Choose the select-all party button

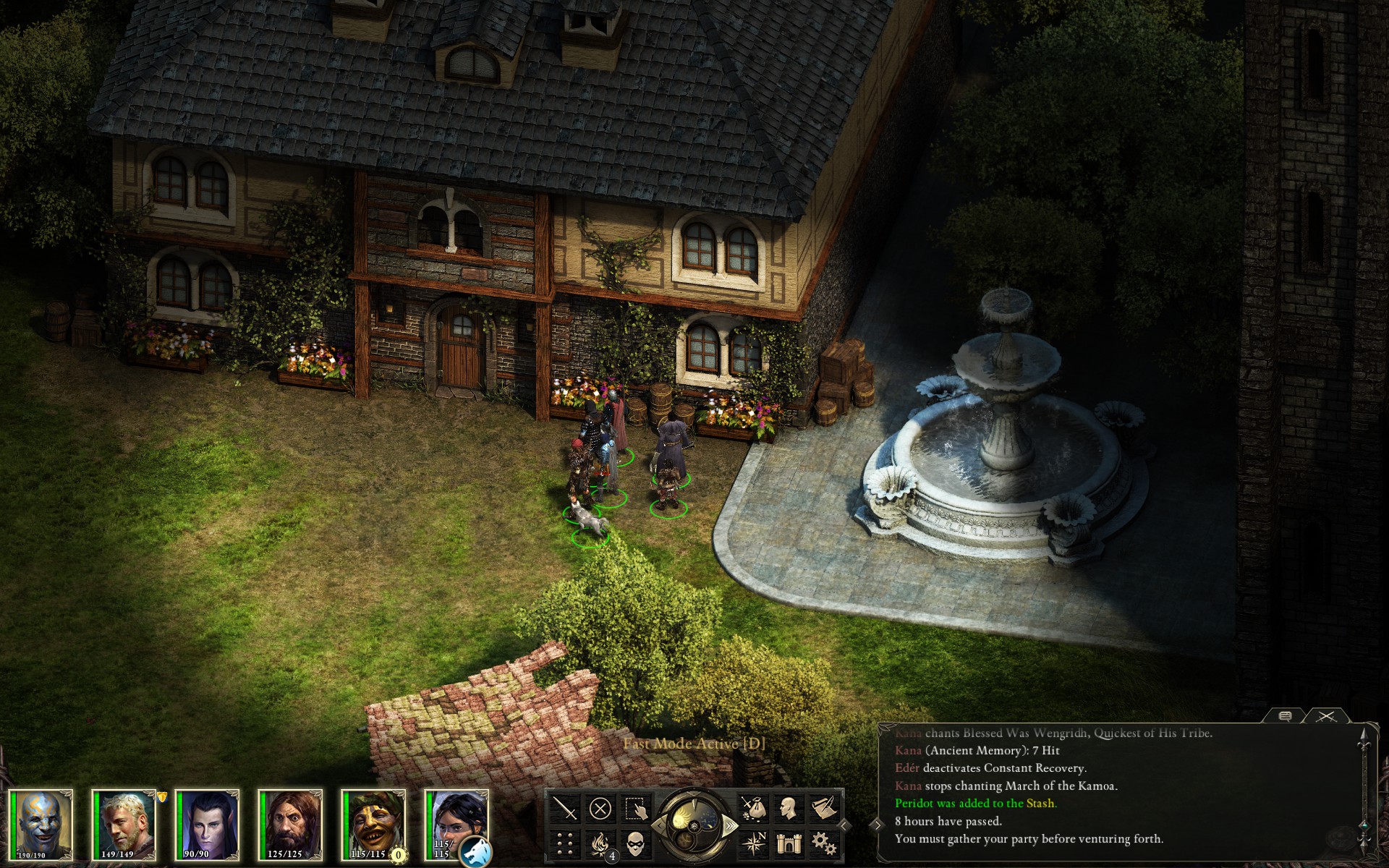pyautogui.click(x=635, y=808)
